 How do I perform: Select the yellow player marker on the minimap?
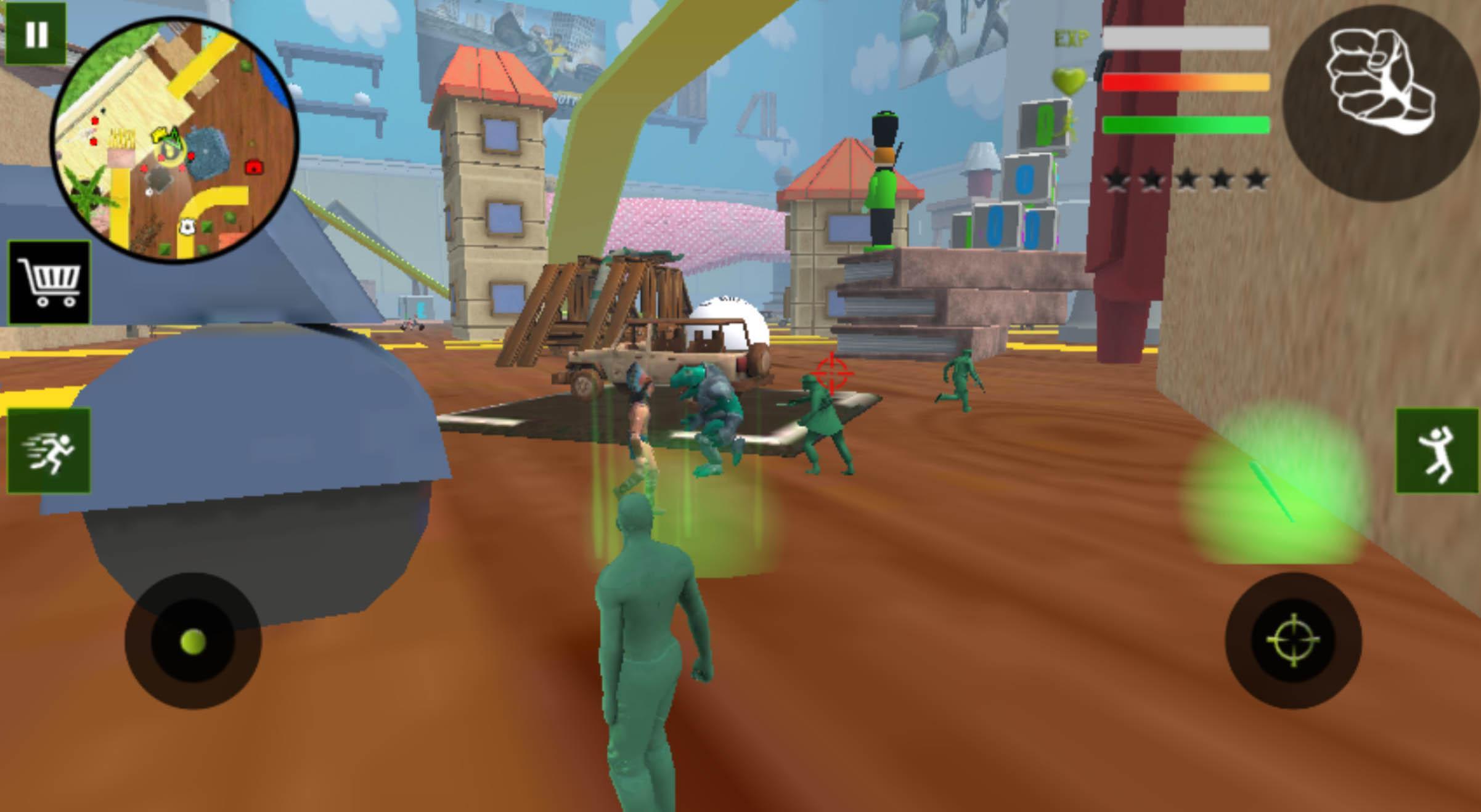[x=159, y=136]
